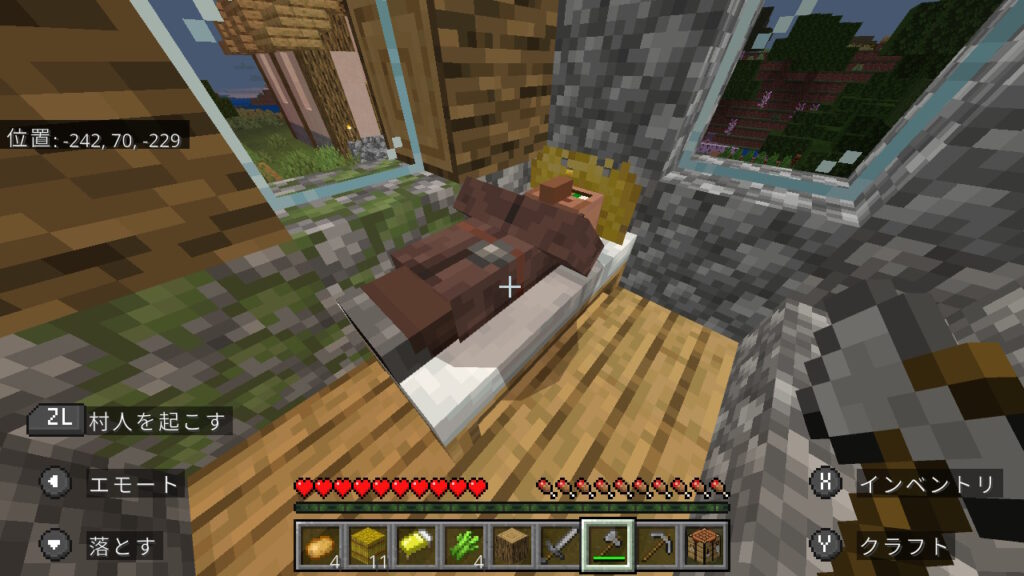This screenshot has width=1024, height=576.
Task: Select the sugar cane slot
Action: click(463, 544)
